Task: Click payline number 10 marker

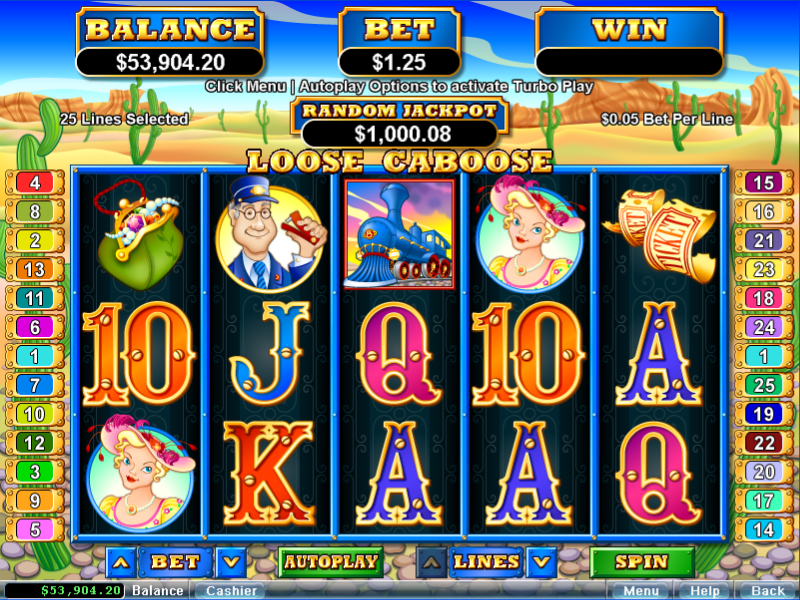Action: [x=35, y=414]
